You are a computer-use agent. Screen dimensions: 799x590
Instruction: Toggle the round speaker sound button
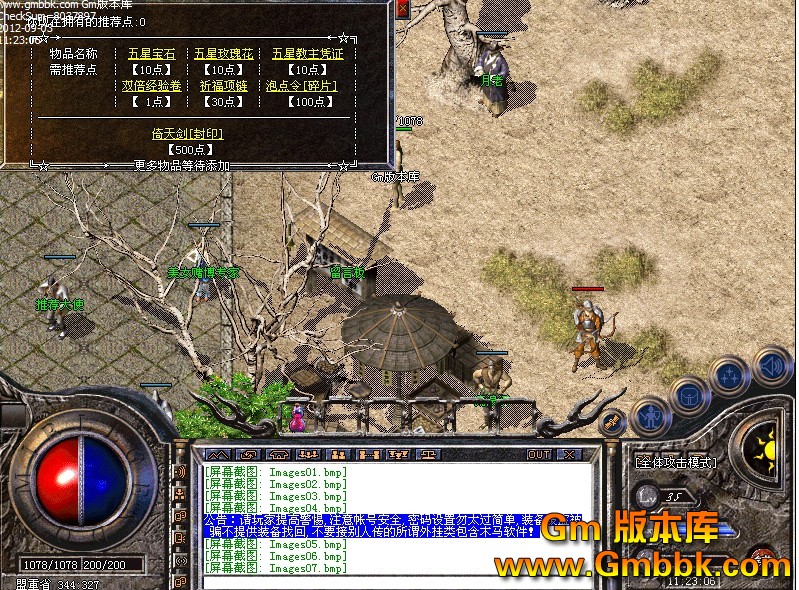point(771,365)
